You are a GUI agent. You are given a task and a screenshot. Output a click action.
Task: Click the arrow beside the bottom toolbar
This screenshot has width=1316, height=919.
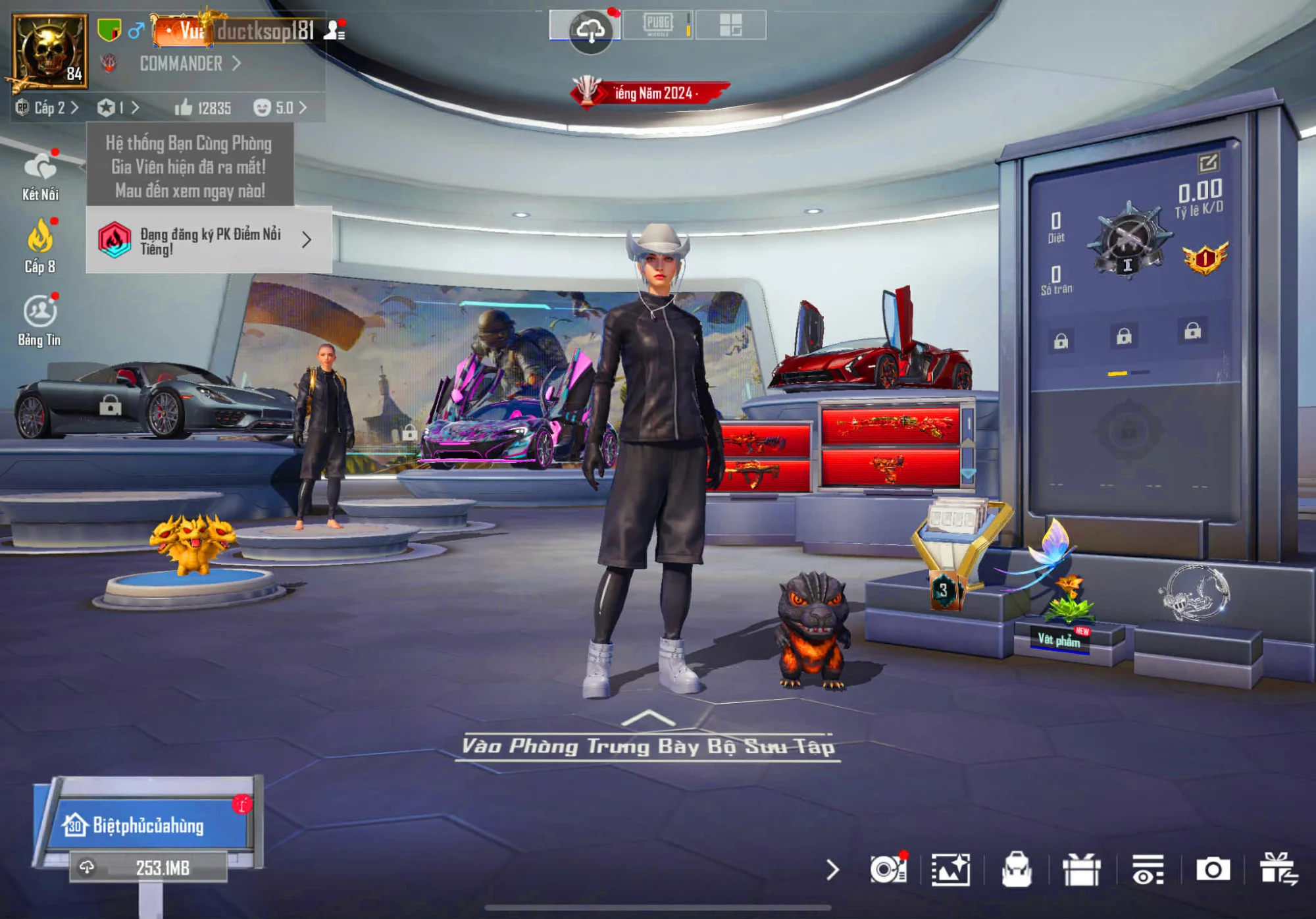click(x=832, y=870)
